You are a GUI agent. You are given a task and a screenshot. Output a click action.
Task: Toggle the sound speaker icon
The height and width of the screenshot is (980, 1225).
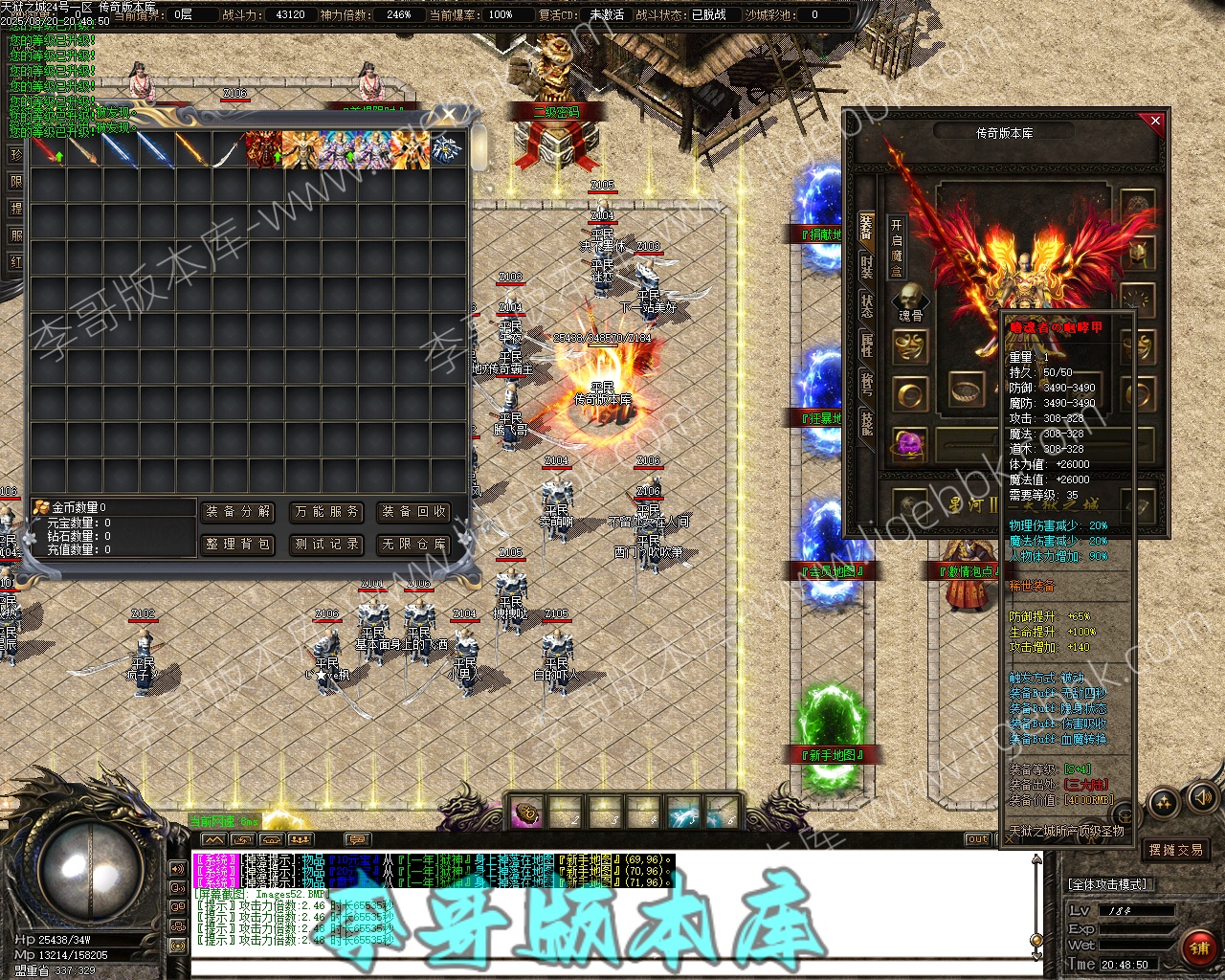click(x=1201, y=797)
